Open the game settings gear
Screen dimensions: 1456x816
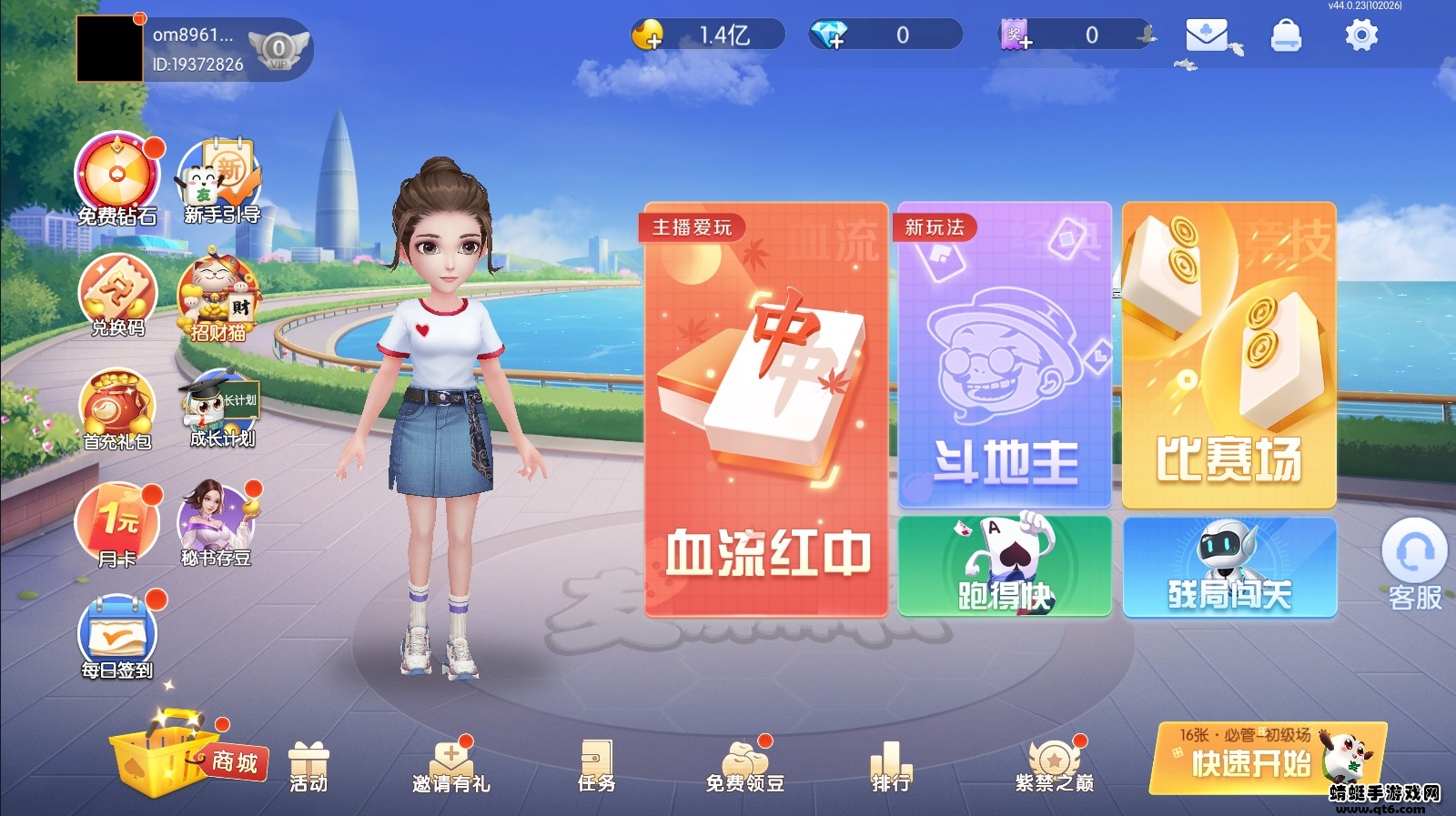click(x=1361, y=34)
